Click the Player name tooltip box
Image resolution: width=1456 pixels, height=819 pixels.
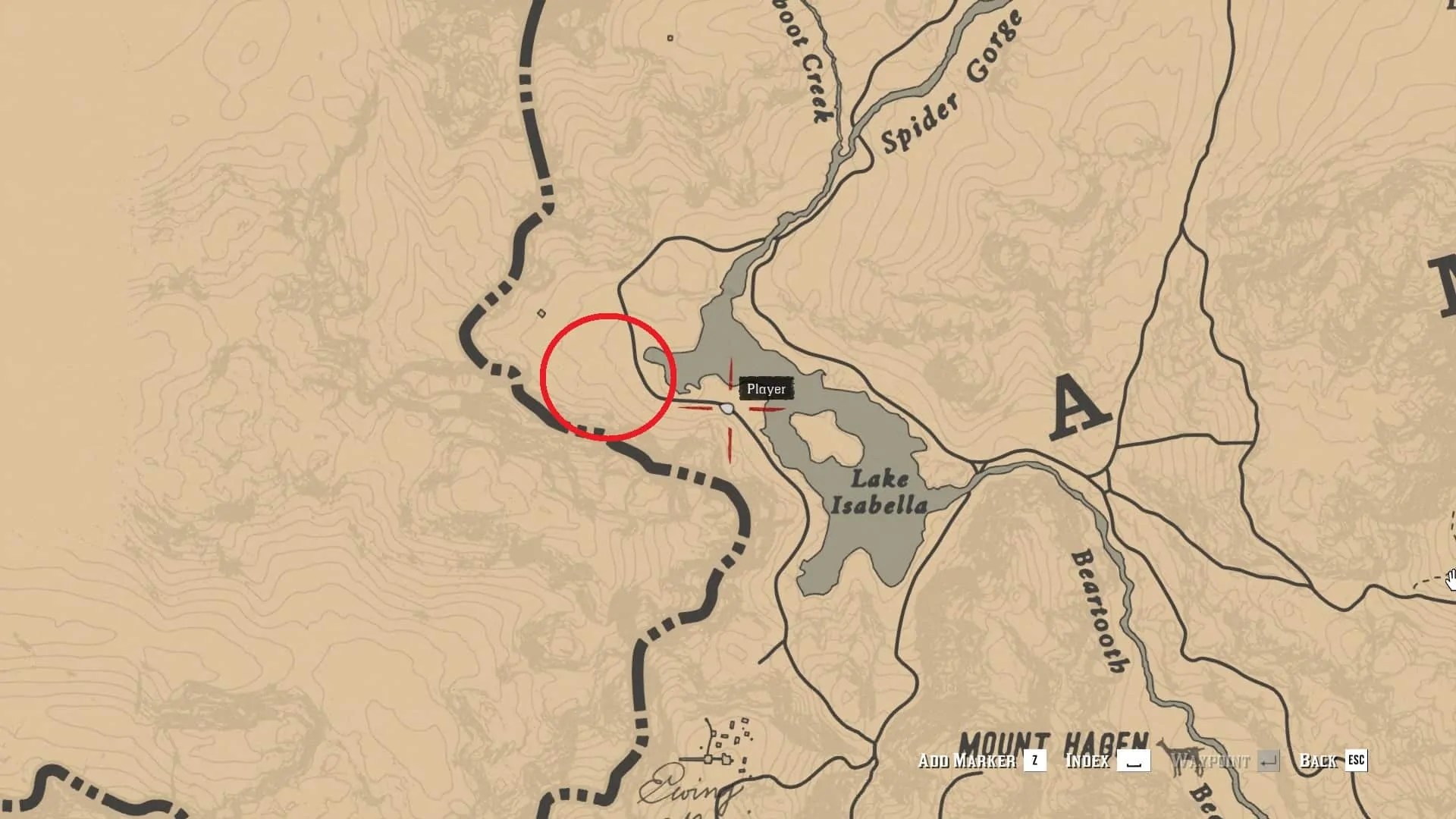pos(767,388)
